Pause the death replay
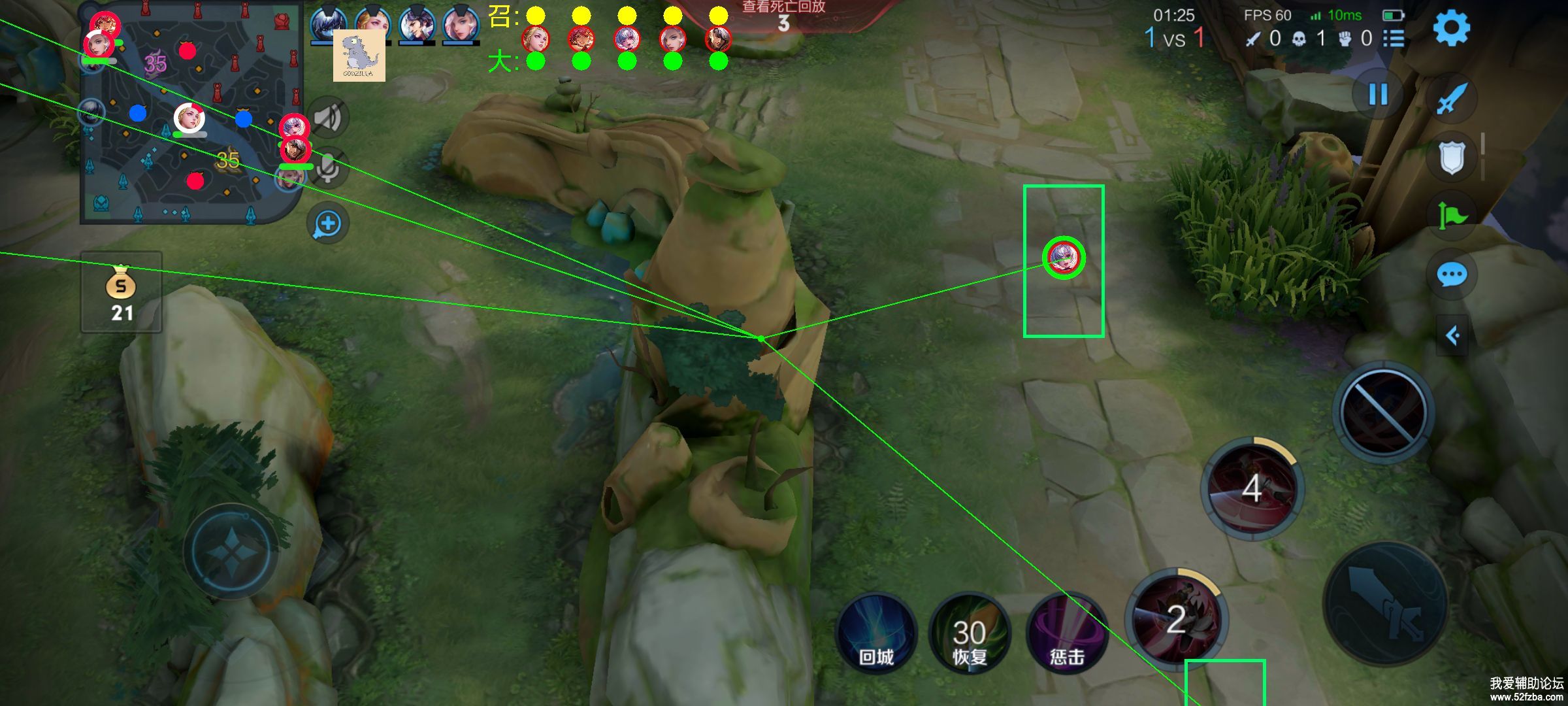This screenshot has width=1568, height=706. [x=1378, y=95]
